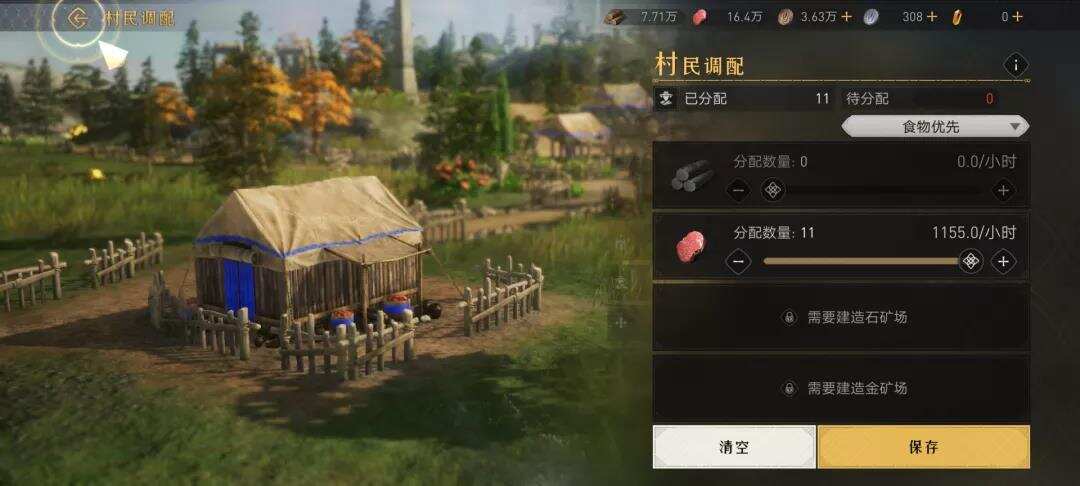This screenshot has width=1080, height=486.
Task: Add more of the 308 resource
Action: (932, 16)
